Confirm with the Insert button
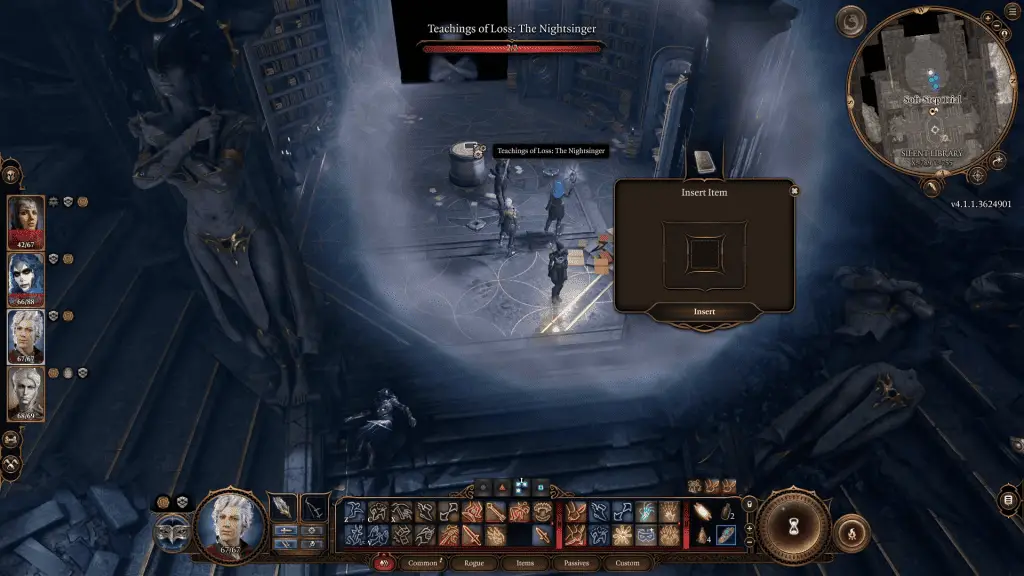 704,312
